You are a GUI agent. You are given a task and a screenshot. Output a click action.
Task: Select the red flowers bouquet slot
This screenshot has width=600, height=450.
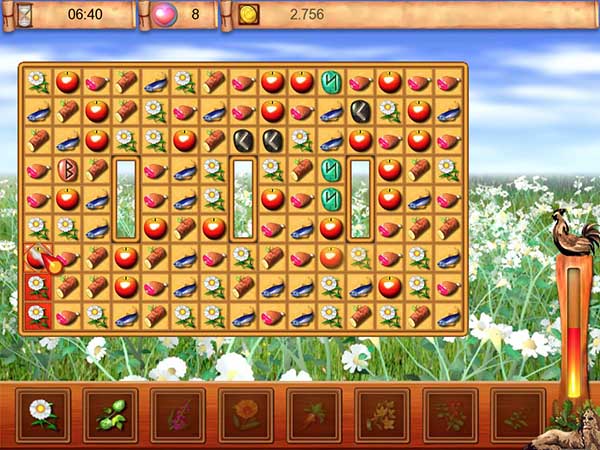449,414
